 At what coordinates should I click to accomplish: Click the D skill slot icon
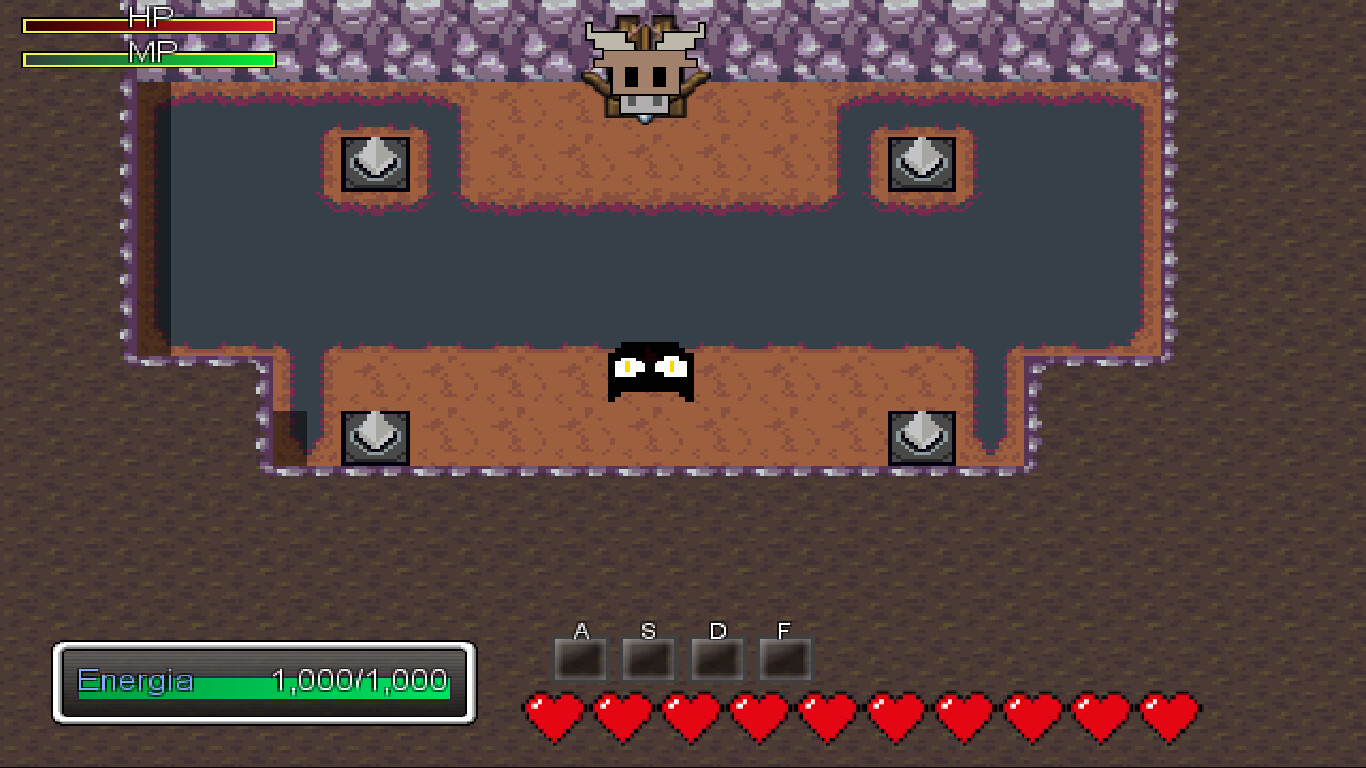[x=716, y=658]
